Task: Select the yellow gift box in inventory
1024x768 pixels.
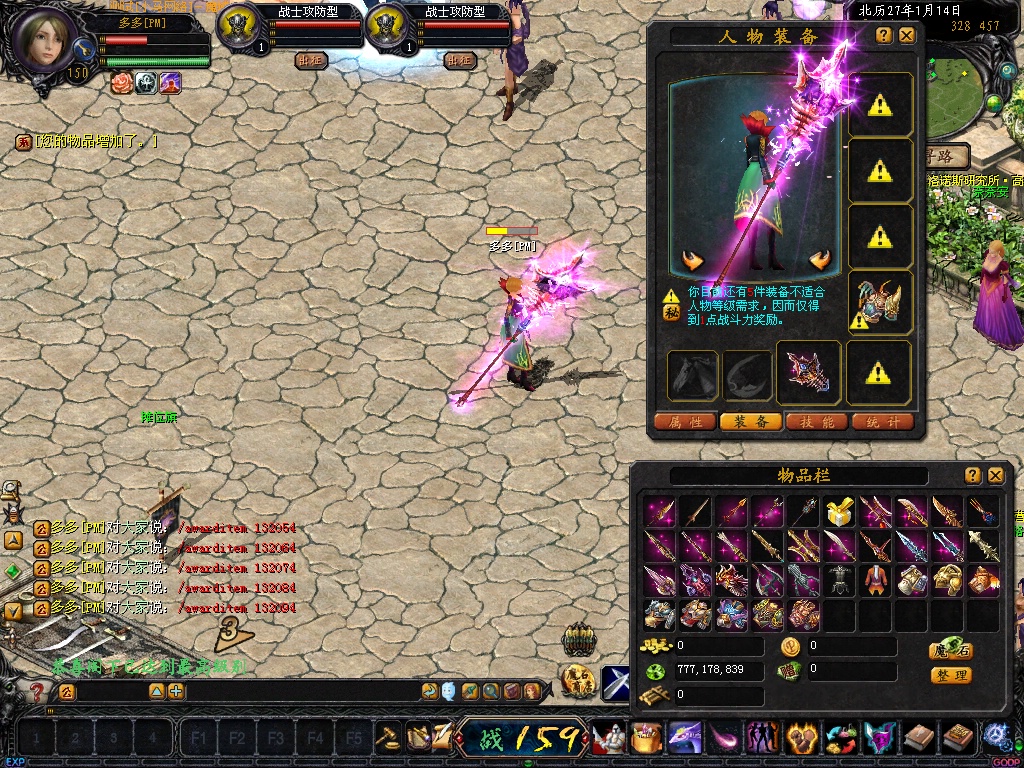Action: (x=838, y=512)
